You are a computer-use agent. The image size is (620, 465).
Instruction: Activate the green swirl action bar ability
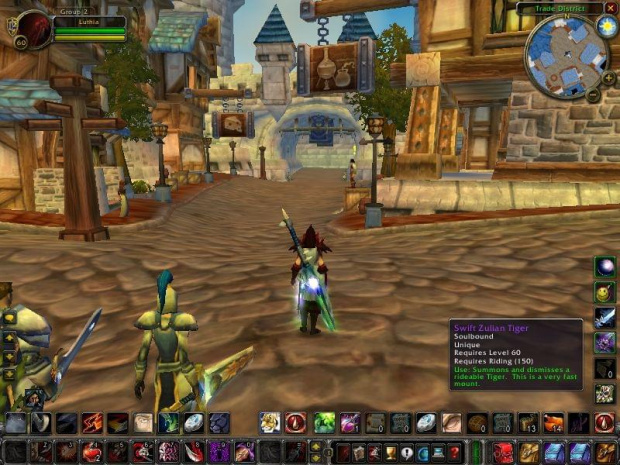tap(324, 423)
